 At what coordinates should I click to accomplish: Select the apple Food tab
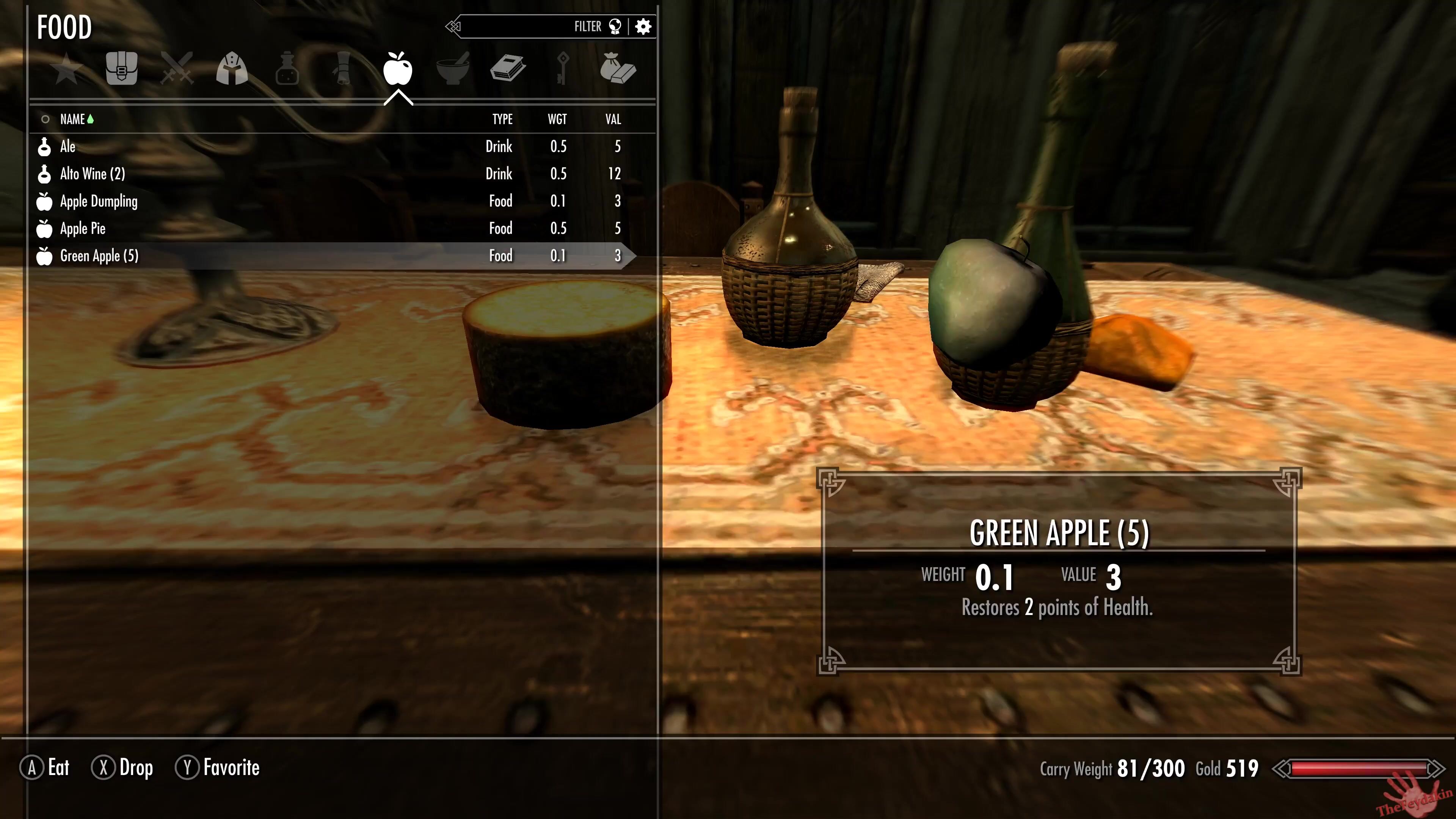click(398, 69)
